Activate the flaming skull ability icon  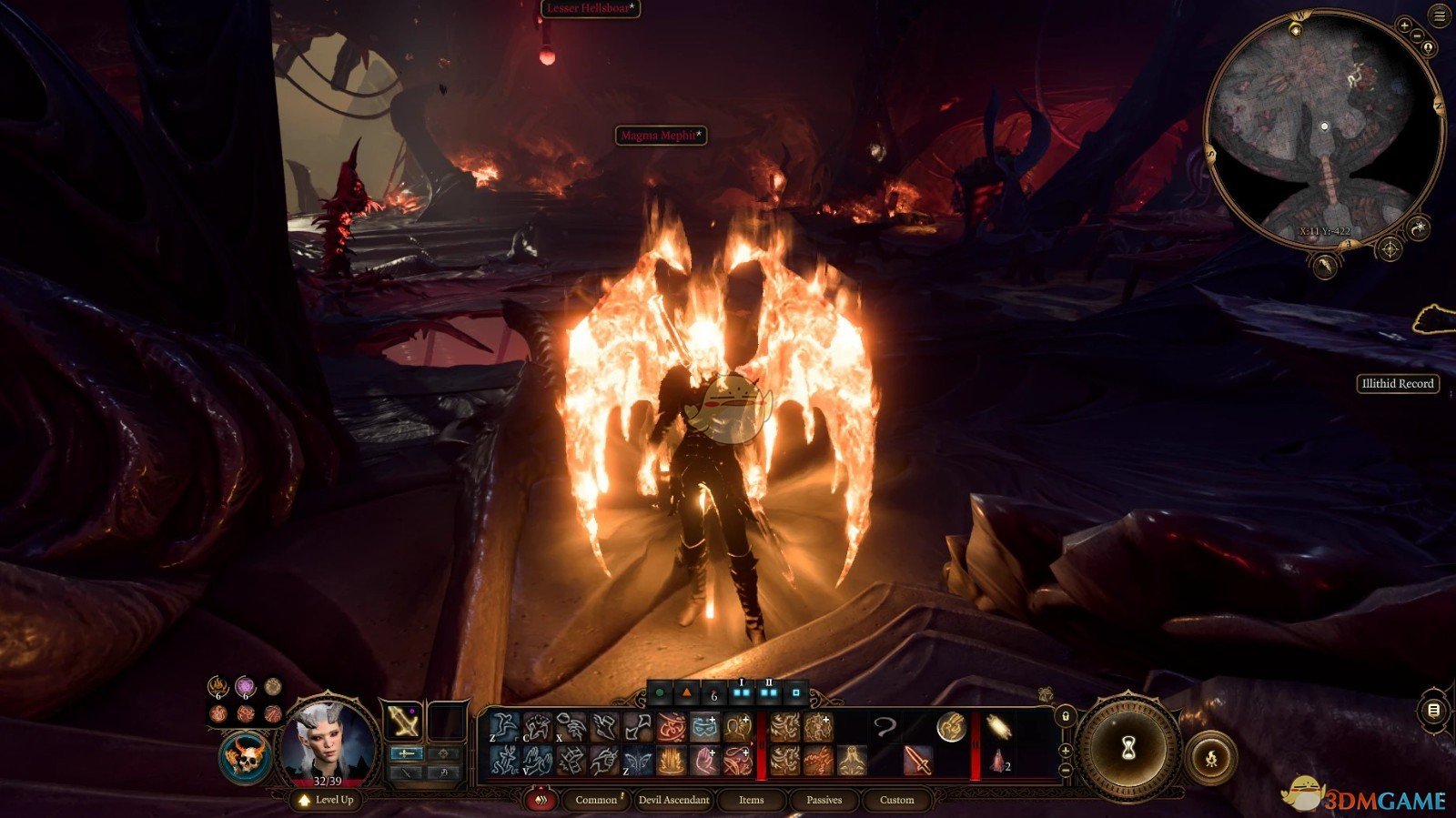[244, 757]
